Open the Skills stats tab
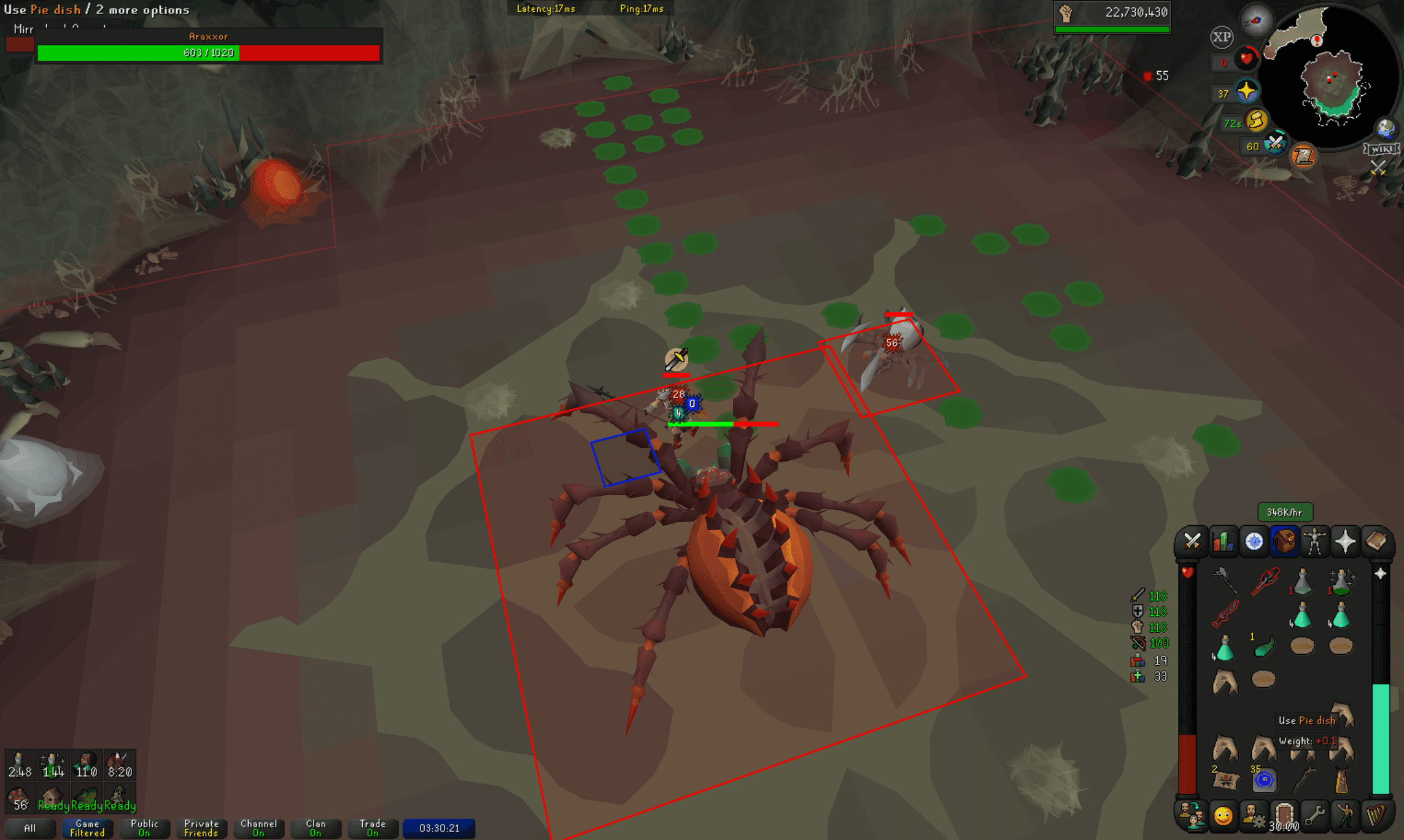 [1222, 542]
